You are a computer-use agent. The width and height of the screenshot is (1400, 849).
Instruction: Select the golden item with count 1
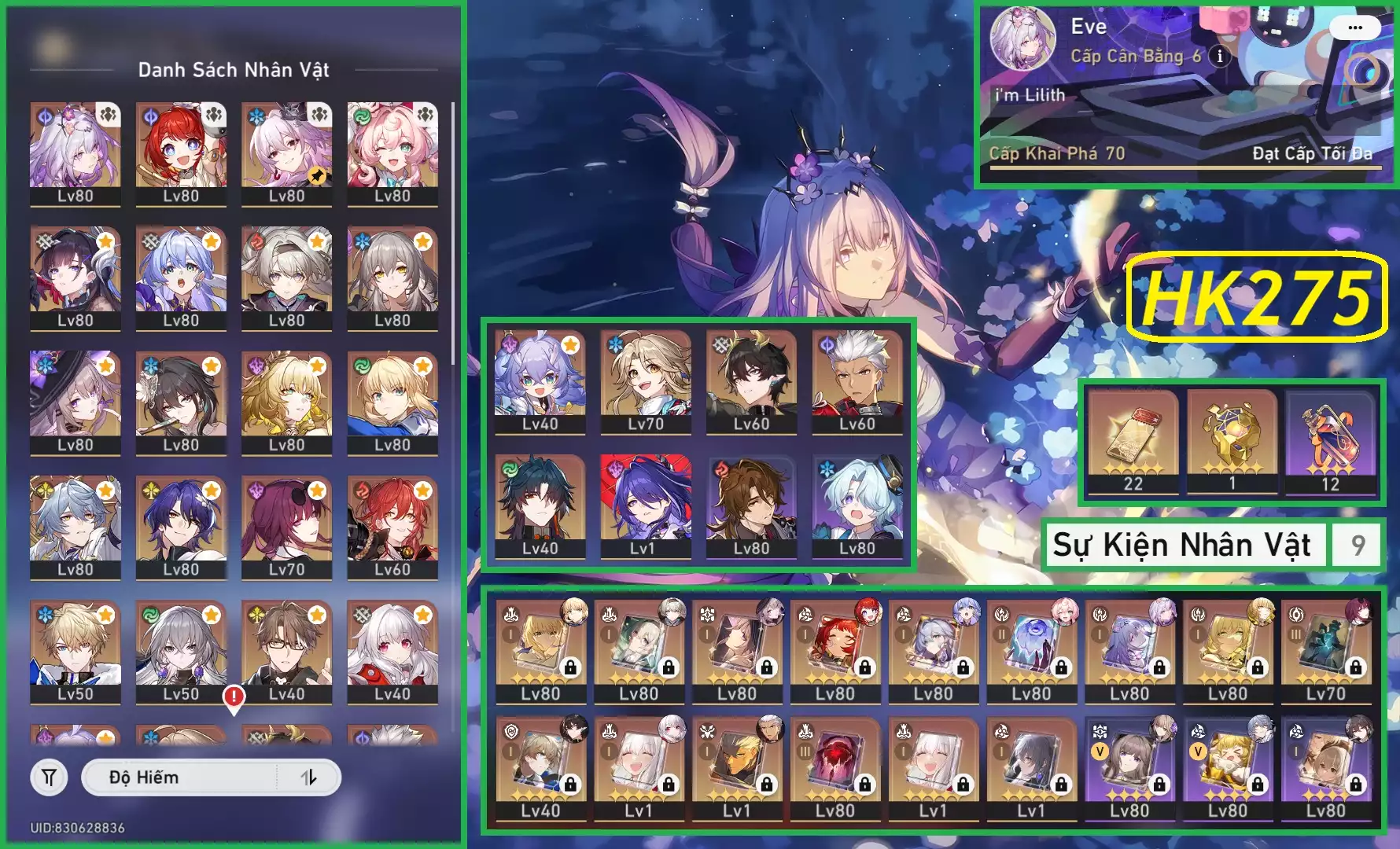(x=1232, y=440)
